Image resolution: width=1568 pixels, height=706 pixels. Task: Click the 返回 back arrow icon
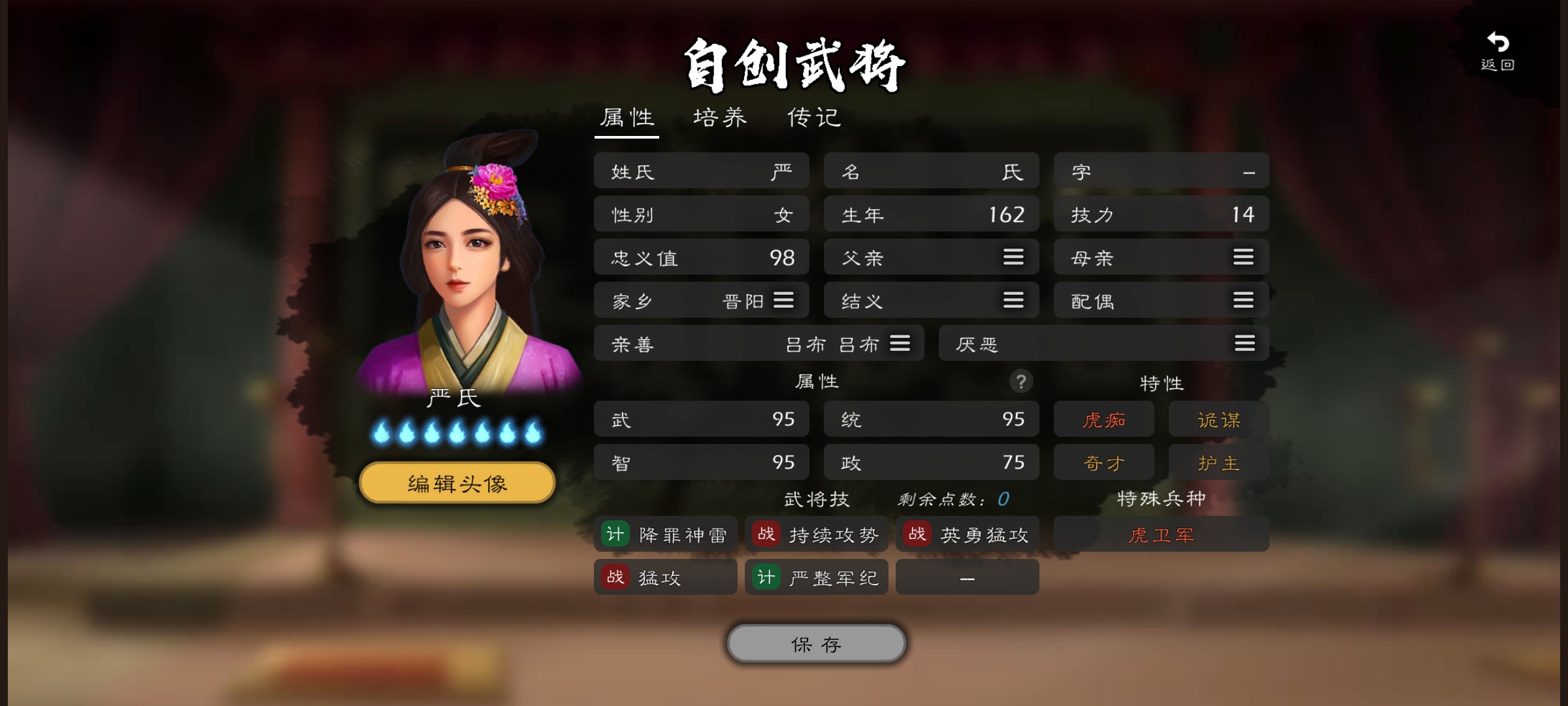[x=1497, y=42]
